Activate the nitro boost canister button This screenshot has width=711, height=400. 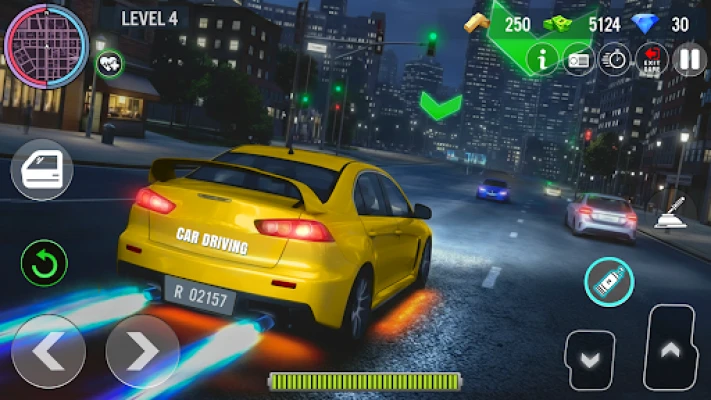click(x=609, y=282)
